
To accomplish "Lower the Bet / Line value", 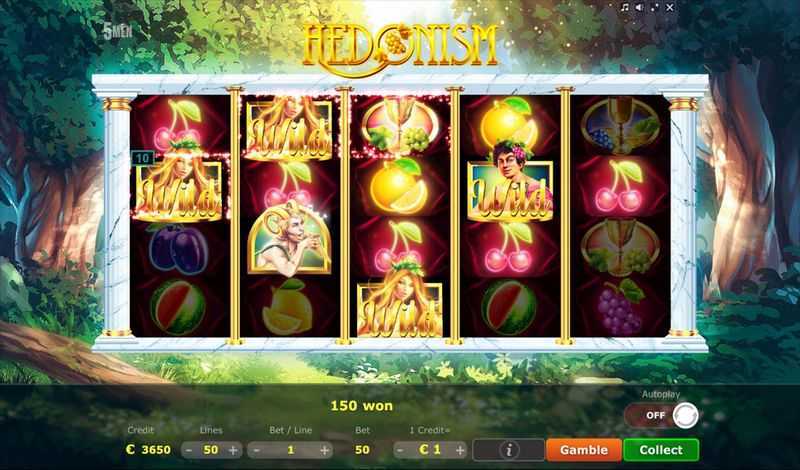I will 258,450.
